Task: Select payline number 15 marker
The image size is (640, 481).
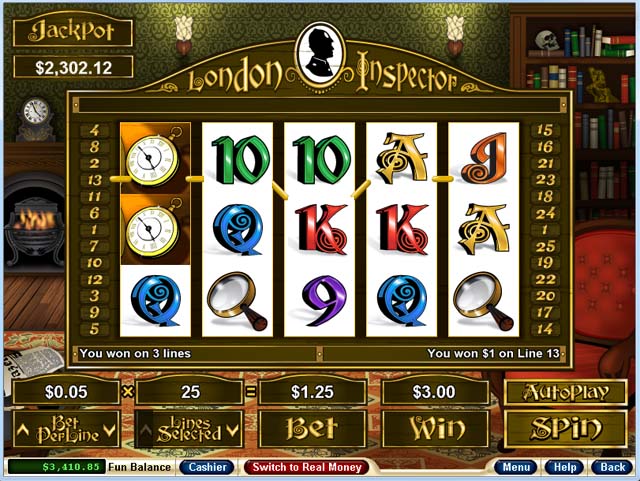Action: click(x=545, y=131)
